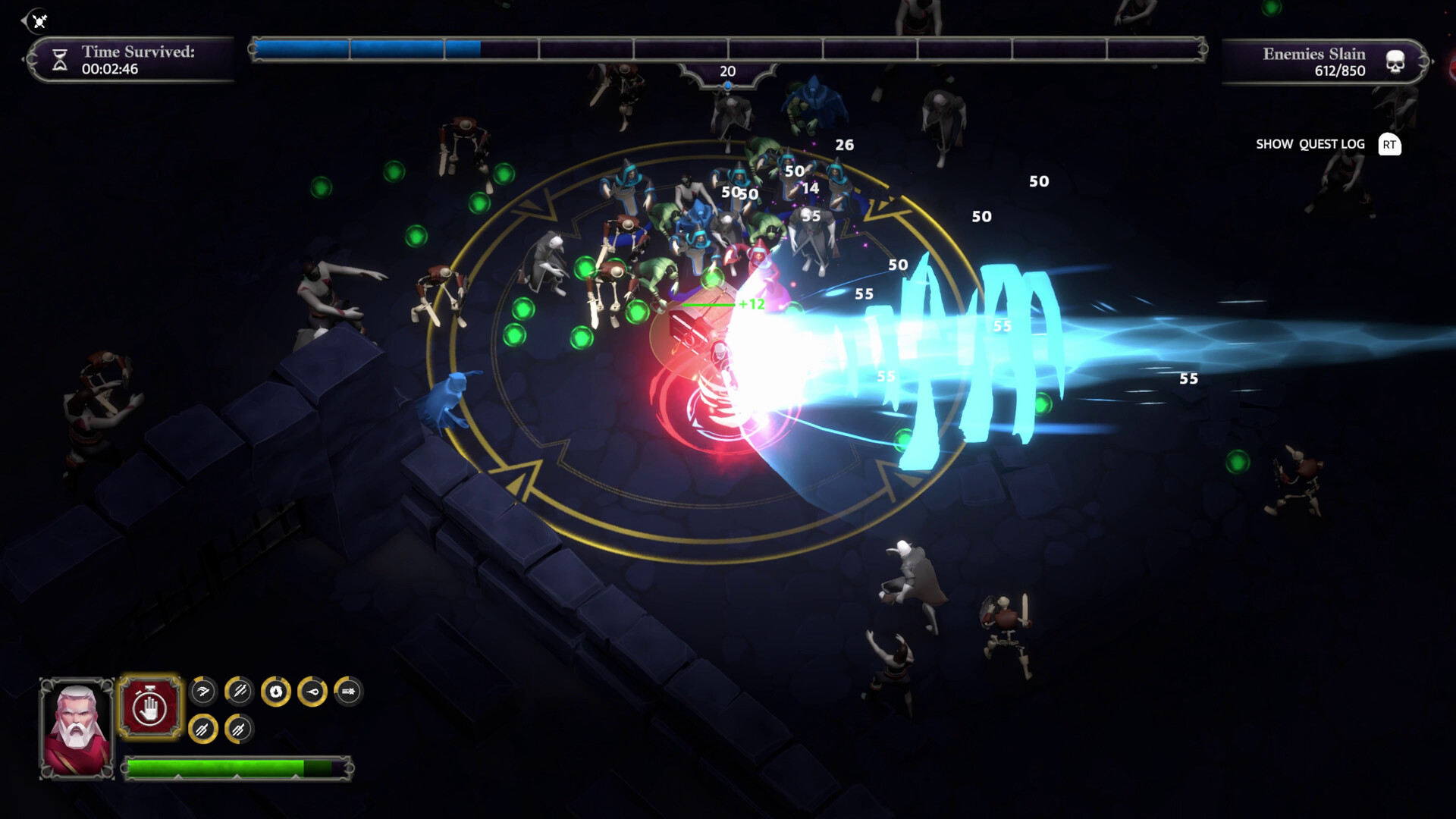The image size is (1456, 819).
Task: Click the hourglass icon next to Time Survived
Action: click(x=59, y=59)
